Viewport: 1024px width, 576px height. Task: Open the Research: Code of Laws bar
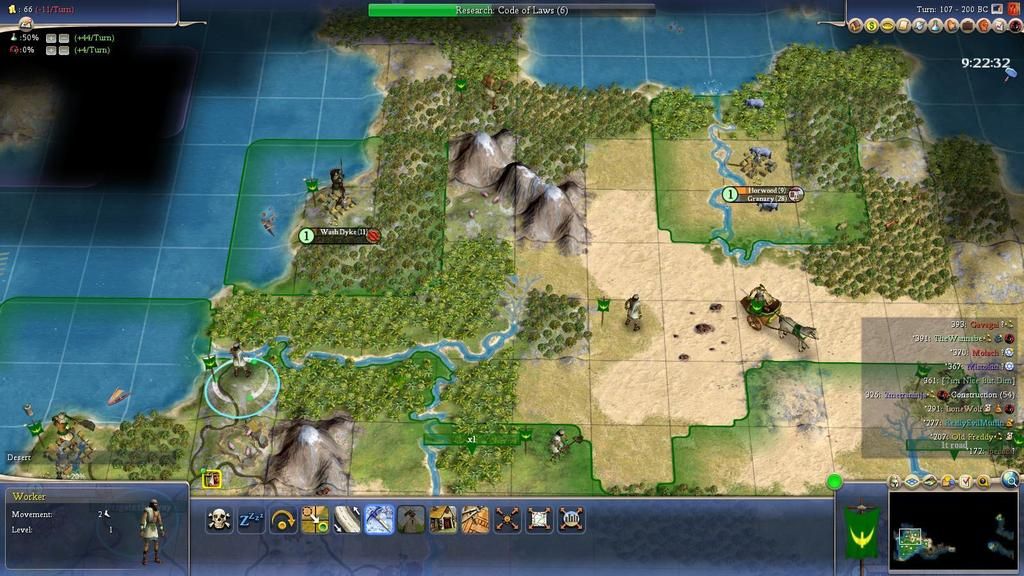(x=511, y=10)
